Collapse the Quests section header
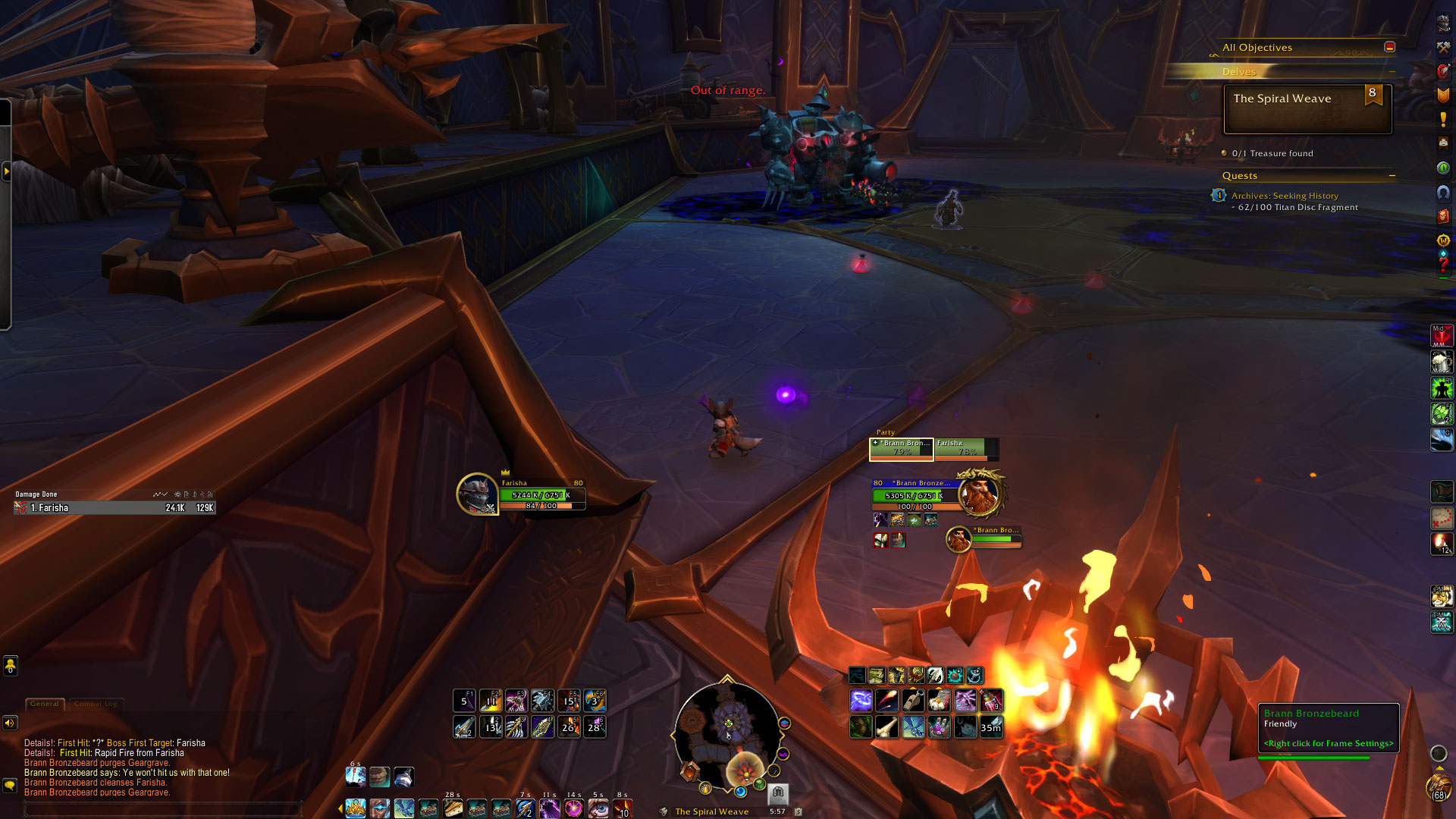 click(1392, 176)
